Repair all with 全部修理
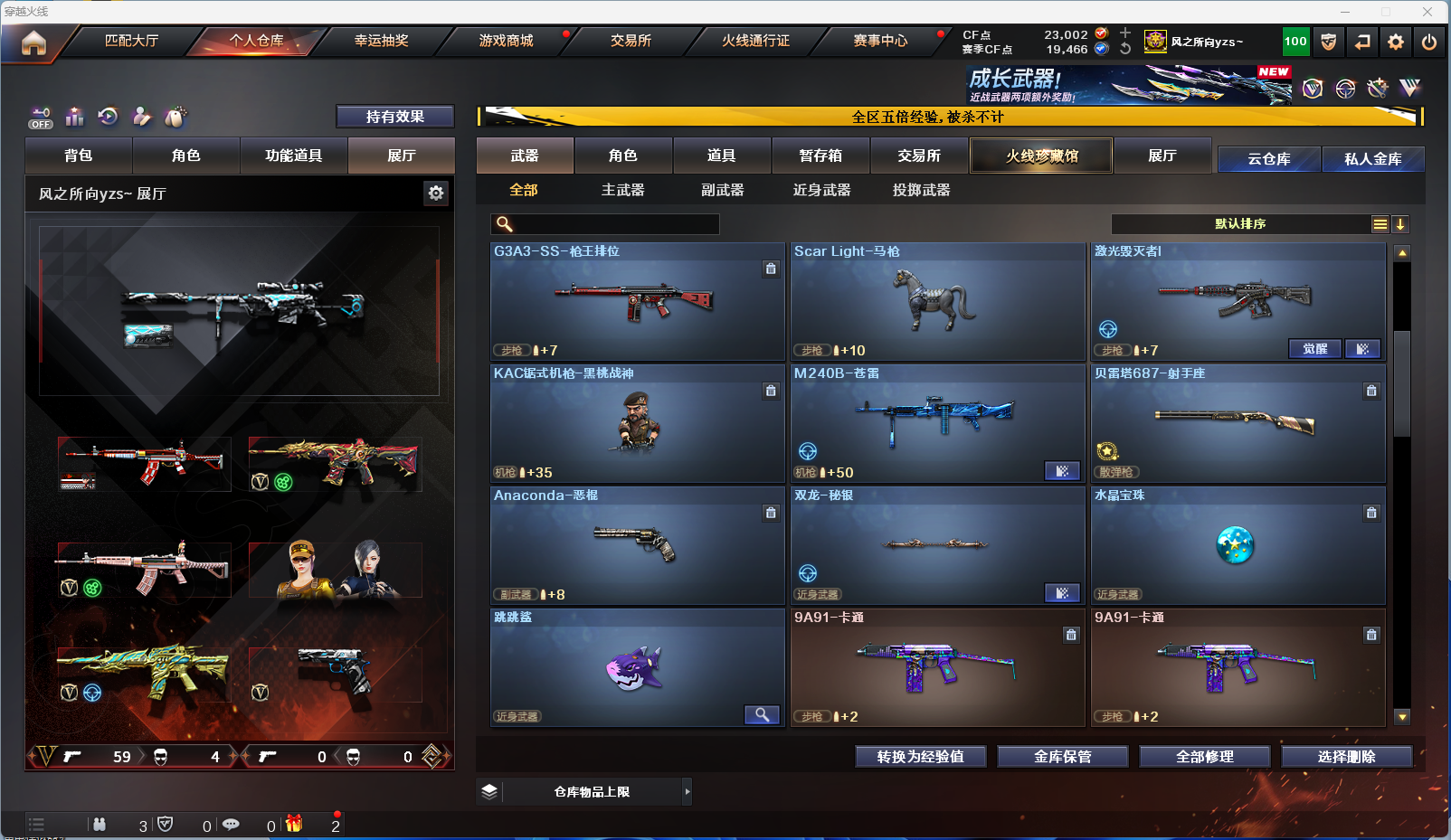Screen dimensions: 1451x840 point(1204,757)
